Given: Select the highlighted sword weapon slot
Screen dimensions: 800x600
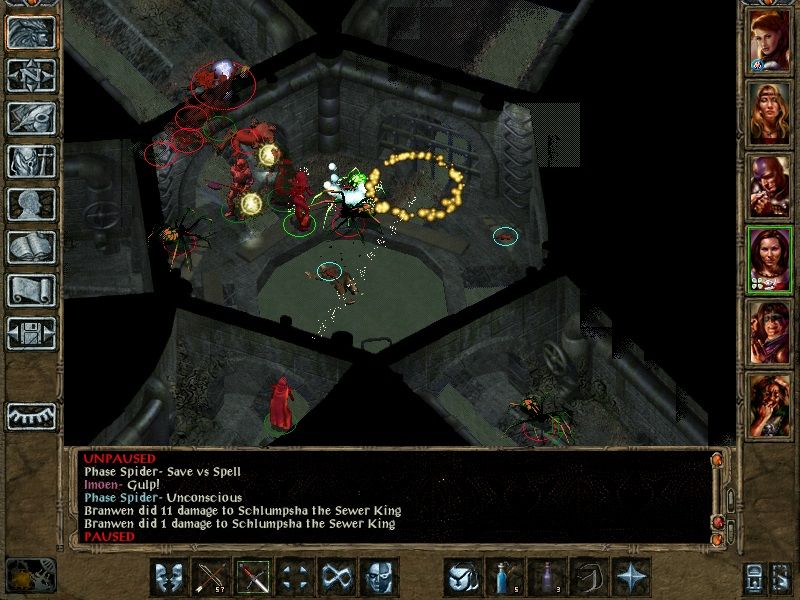Looking at the screenshot, I should click(253, 578).
